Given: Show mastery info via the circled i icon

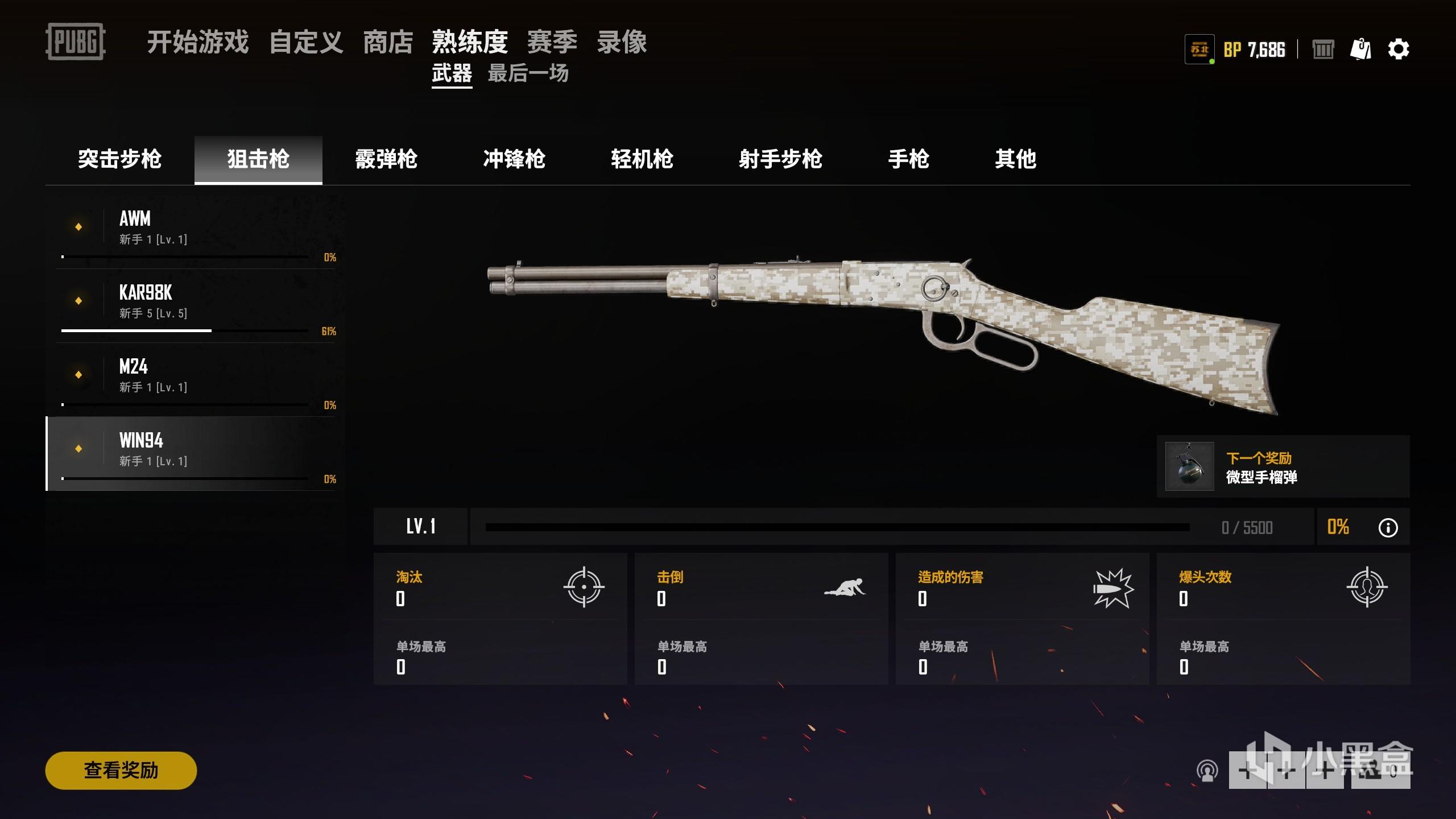Looking at the screenshot, I should point(1388,528).
